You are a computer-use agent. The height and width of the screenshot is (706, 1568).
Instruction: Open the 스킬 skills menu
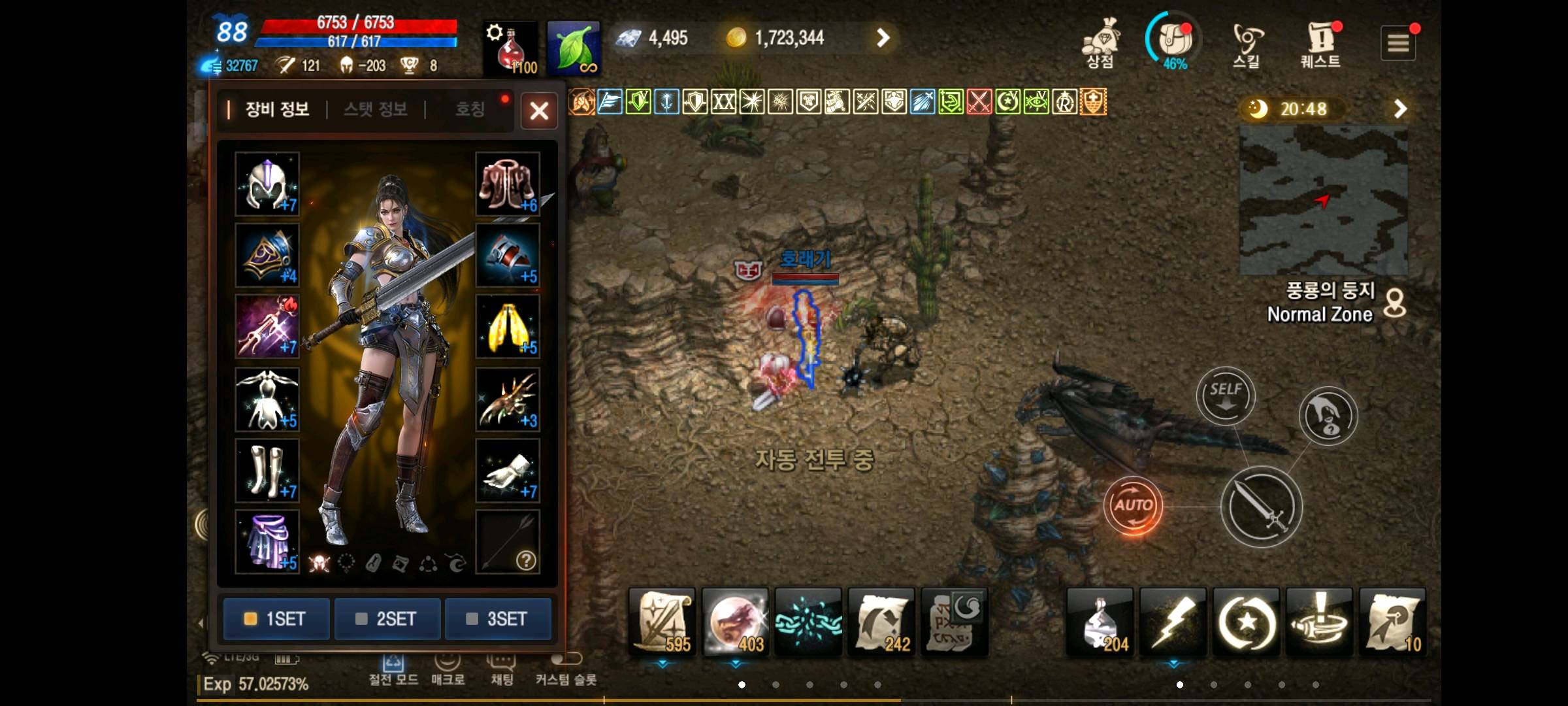1247,44
